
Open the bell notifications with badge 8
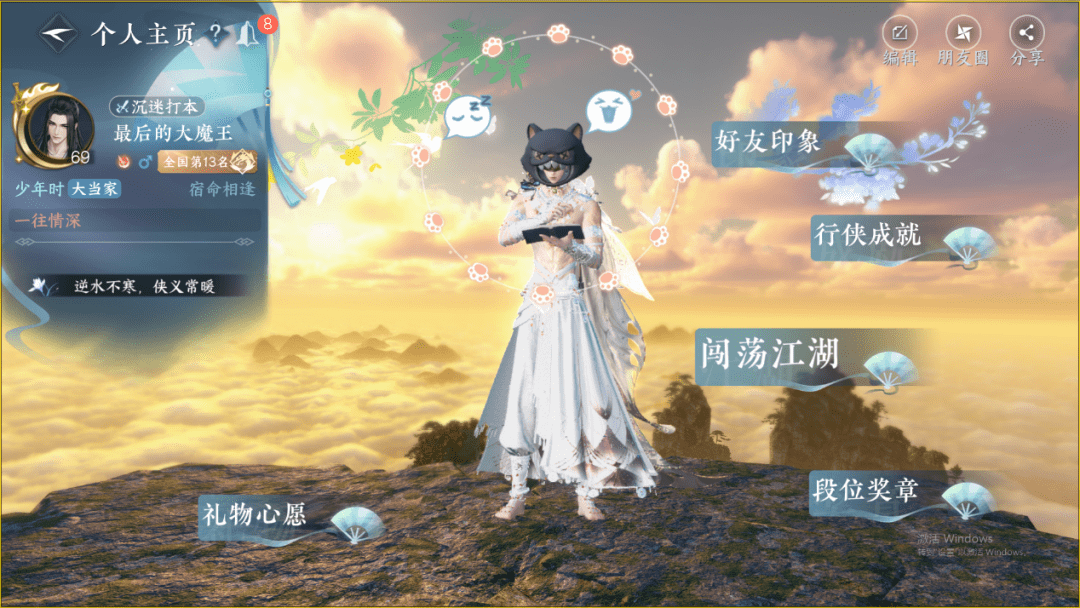[248, 34]
